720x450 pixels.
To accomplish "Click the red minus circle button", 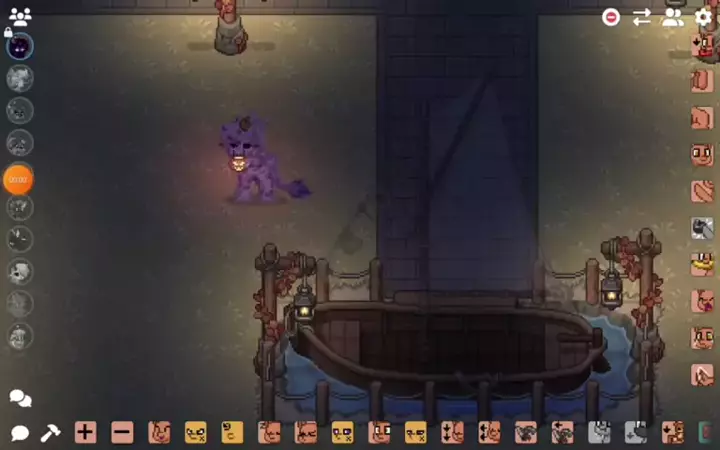I will [610, 17].
